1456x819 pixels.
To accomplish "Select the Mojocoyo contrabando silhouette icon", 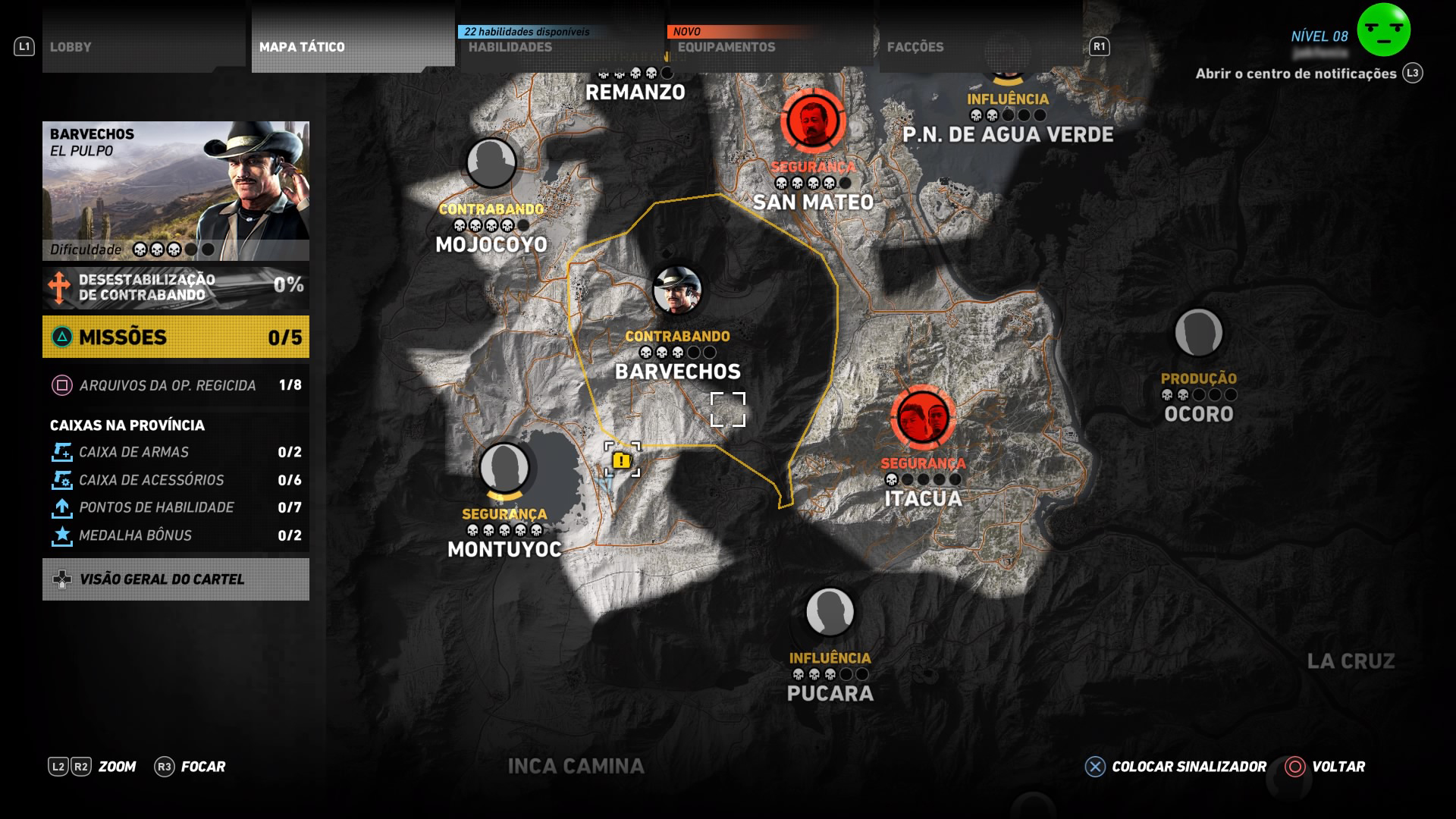I will tap(490, 162).
